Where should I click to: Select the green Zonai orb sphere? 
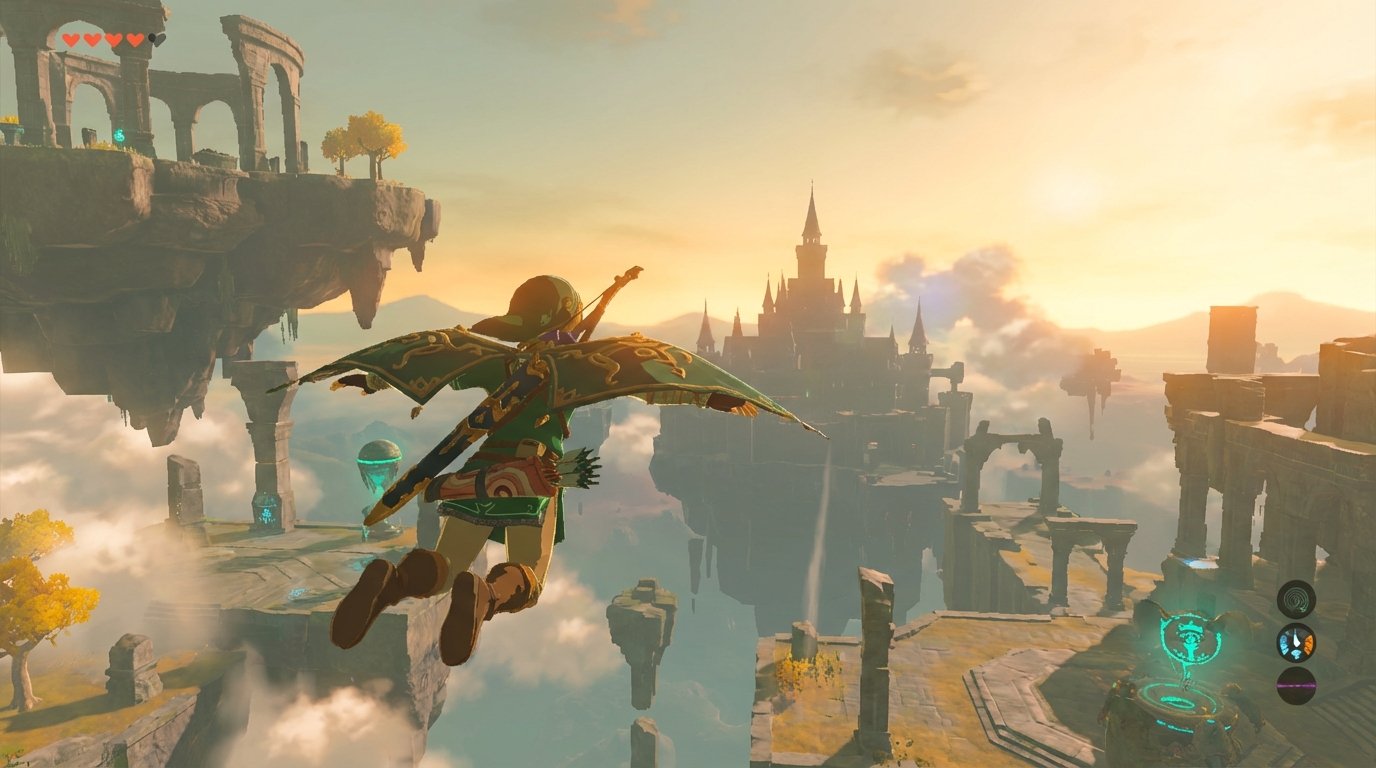point(380,459)
